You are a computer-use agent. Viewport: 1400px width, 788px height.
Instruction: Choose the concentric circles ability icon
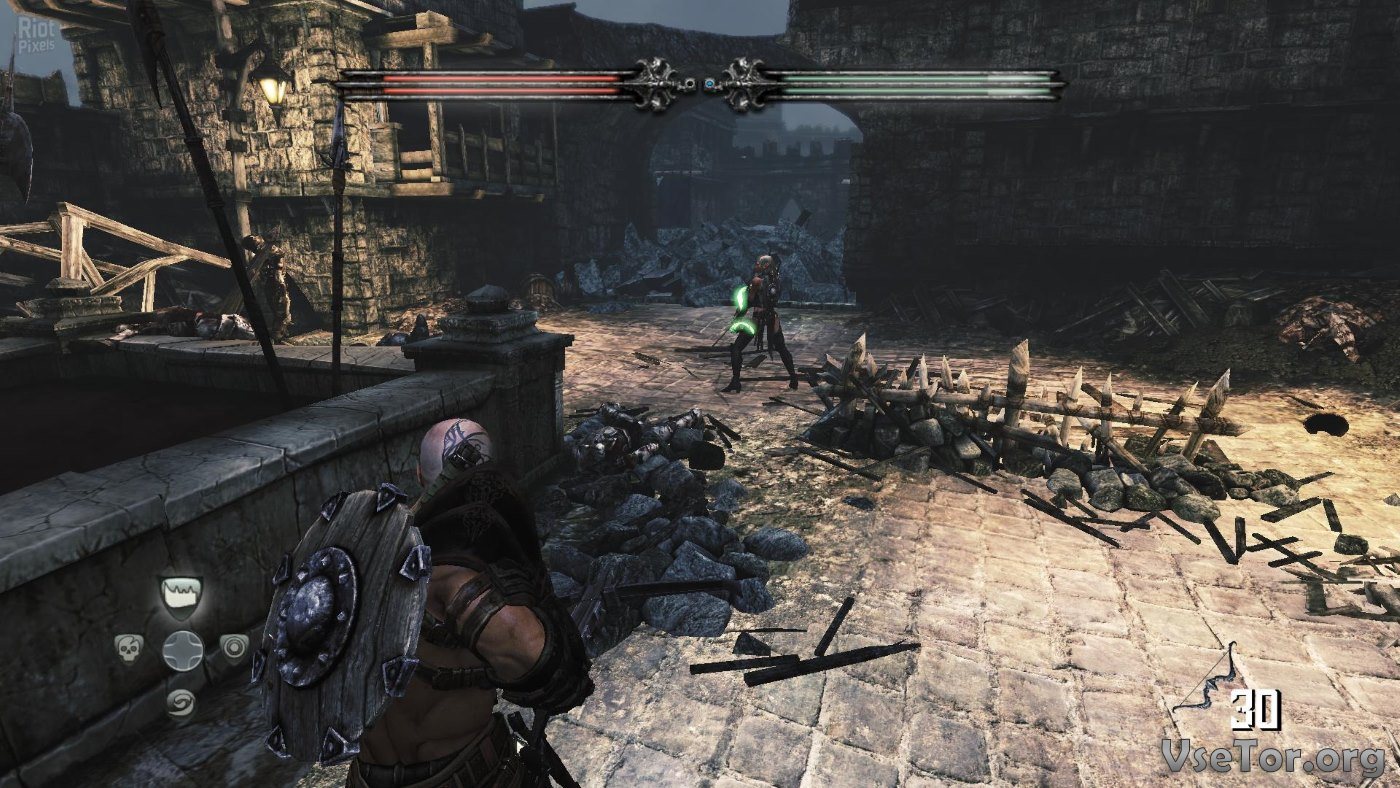234,648
